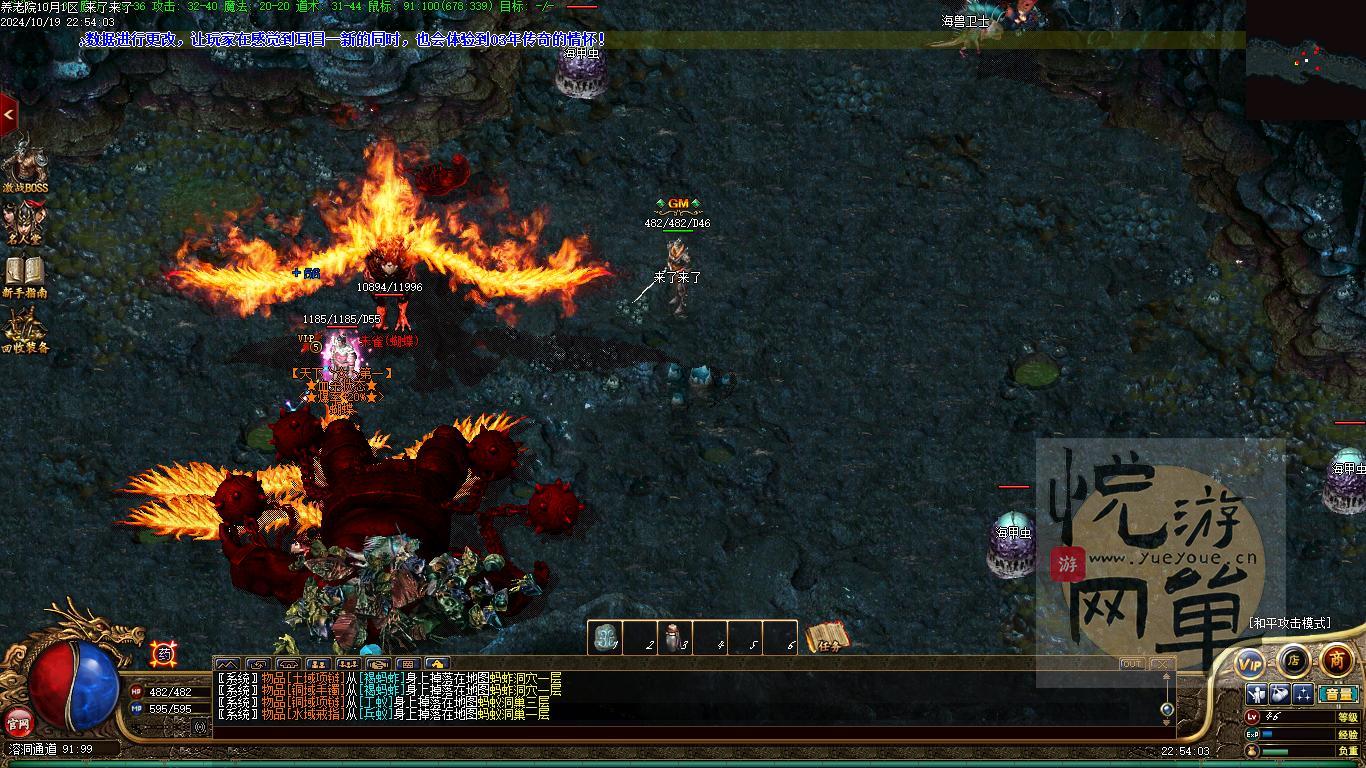This screenshot has height=768, width=1366.
Task: Open the VIP panel
Action: (x=1250, y=663)
